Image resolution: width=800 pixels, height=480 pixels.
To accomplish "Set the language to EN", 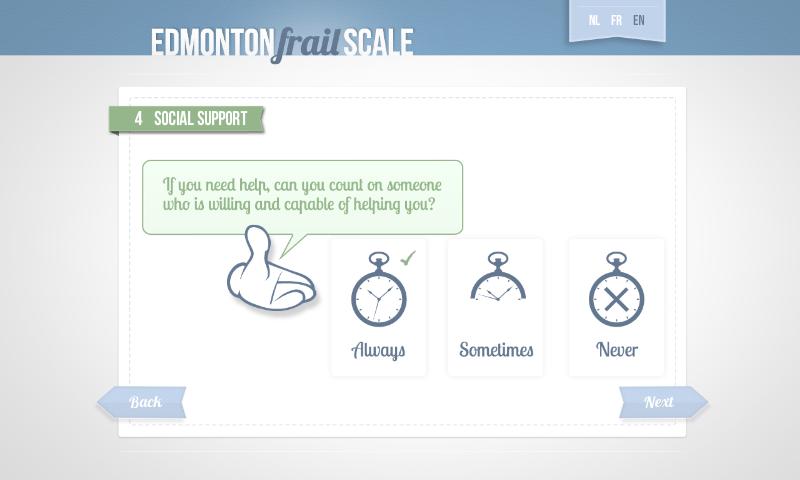I will point(639,20).
